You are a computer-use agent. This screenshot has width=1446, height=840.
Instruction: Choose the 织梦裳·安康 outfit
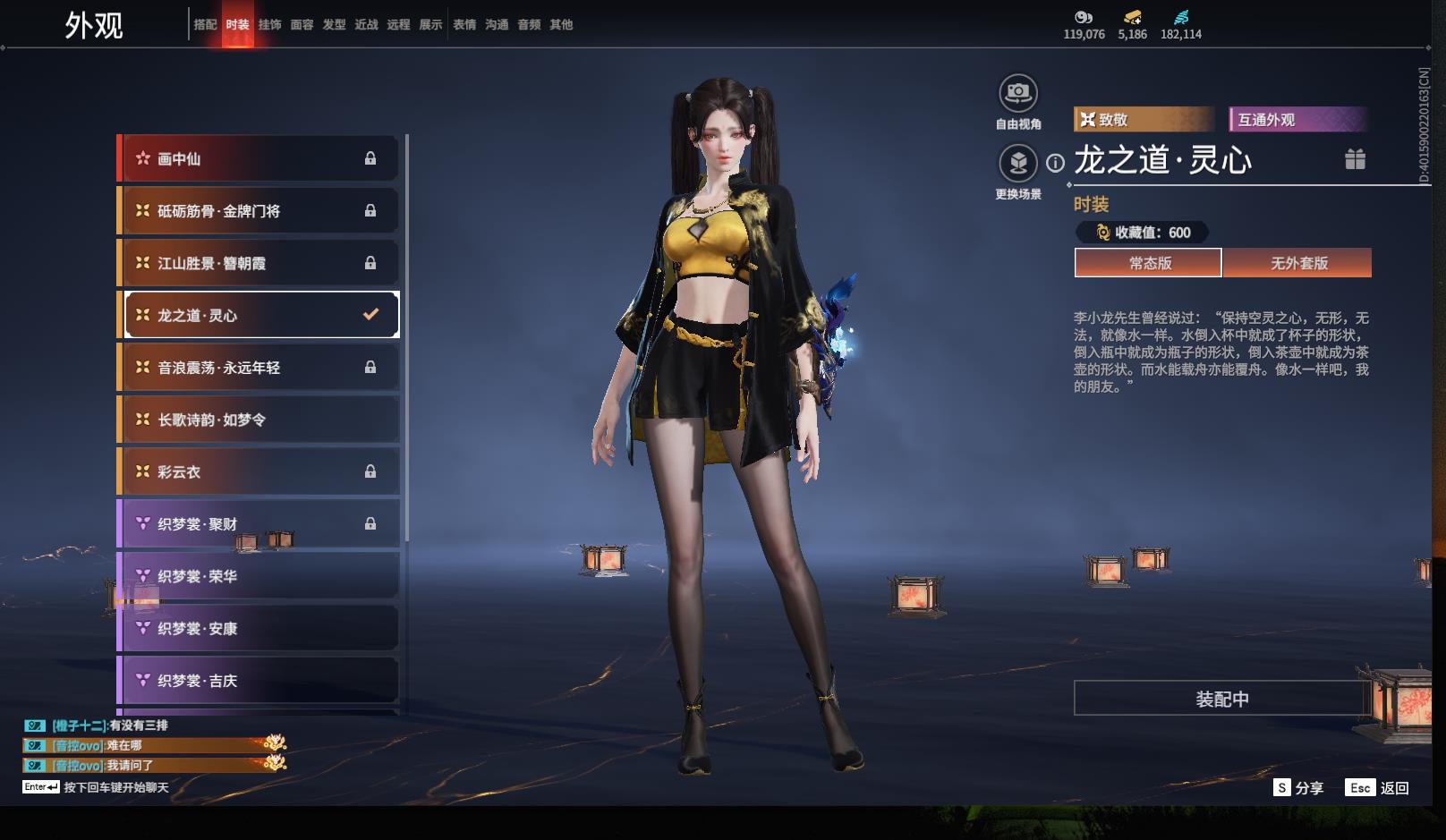pos(259,629)
